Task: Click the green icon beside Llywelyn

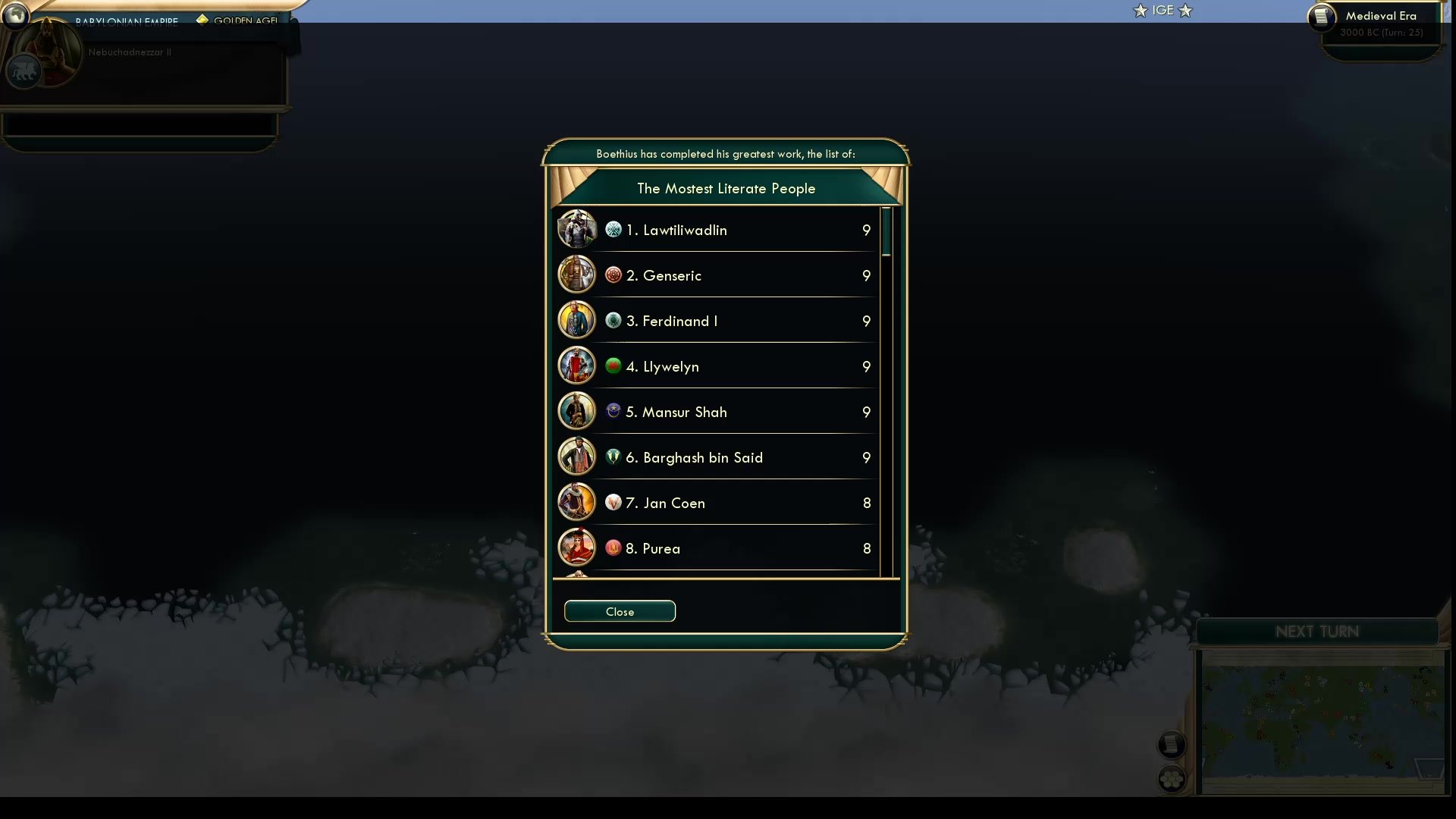Action: pyautogui.click(x=613, y=366)
